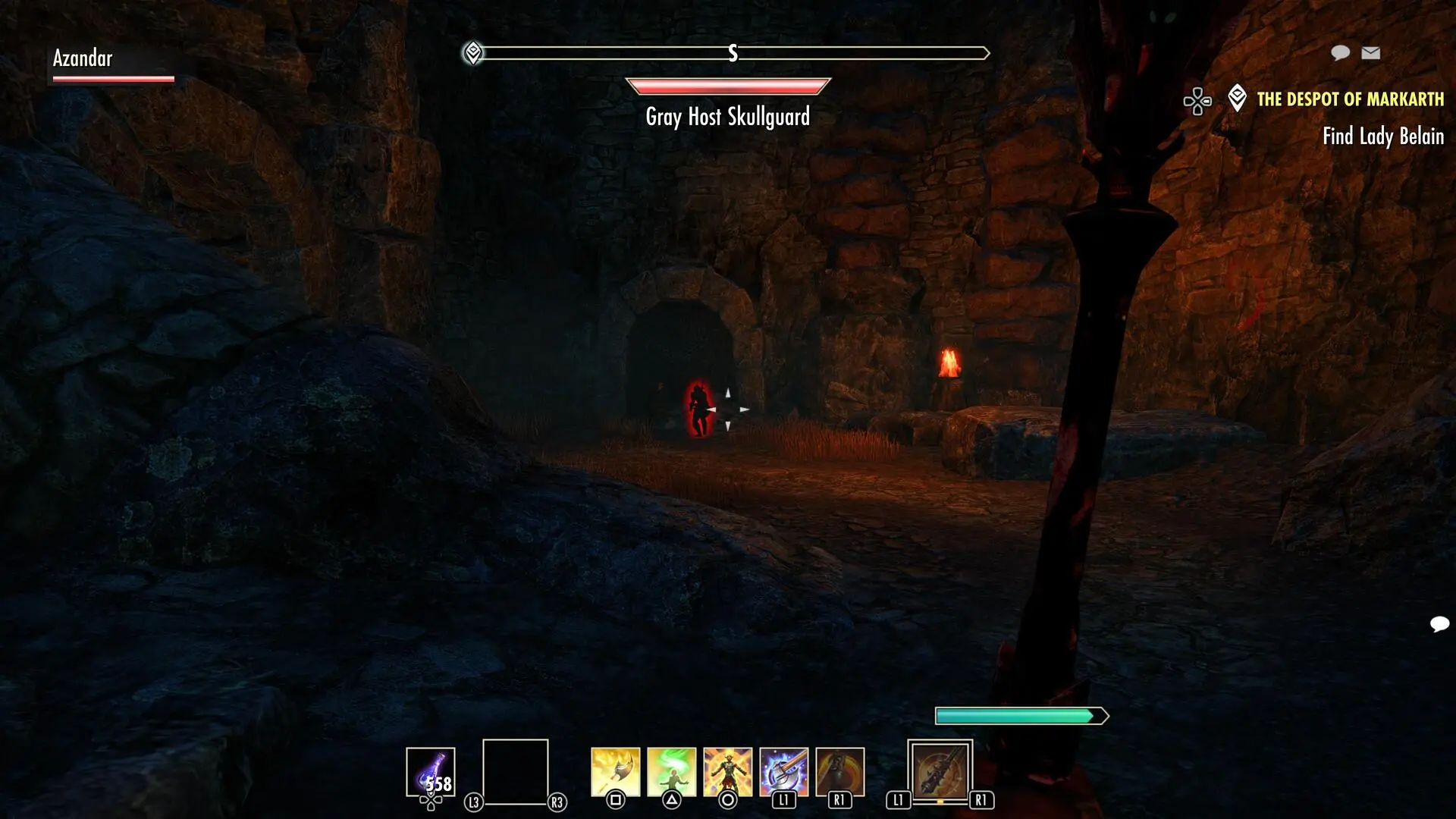This screenshot has width=1456, height=819.
Task: Cast the green swirl healing ability
Action: click(671, 771)
